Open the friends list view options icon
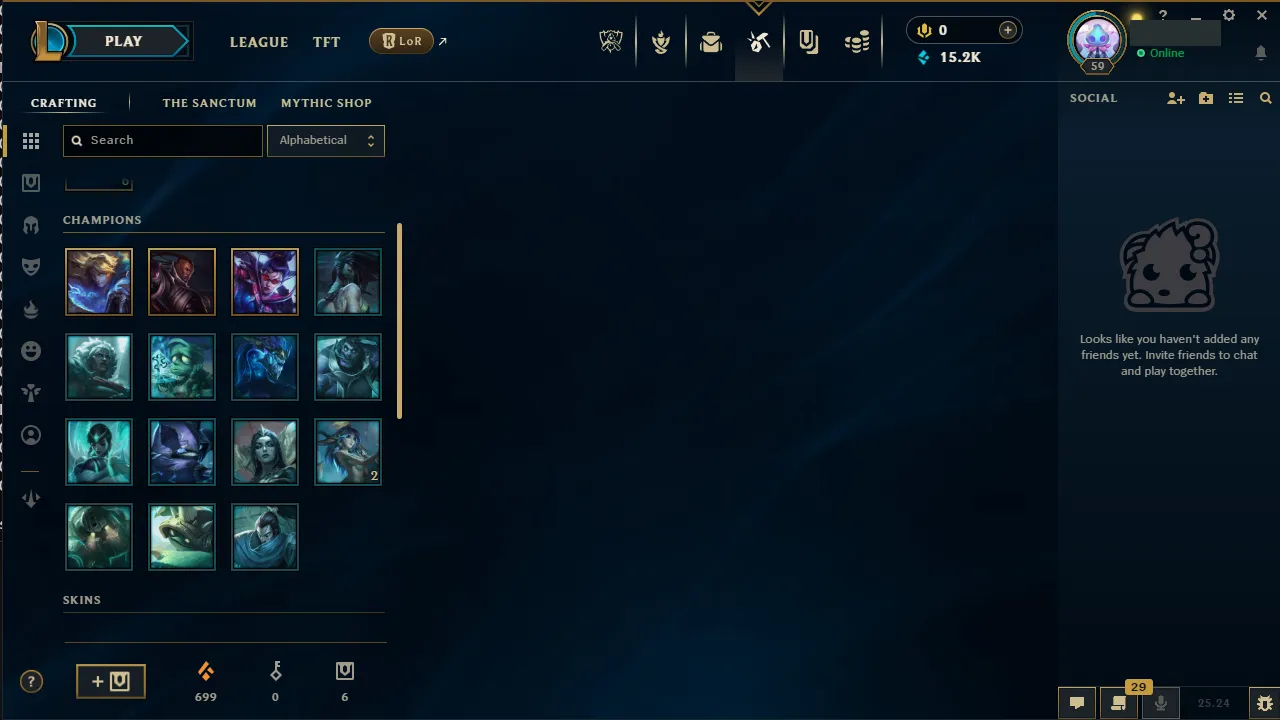 [1236, 98]
